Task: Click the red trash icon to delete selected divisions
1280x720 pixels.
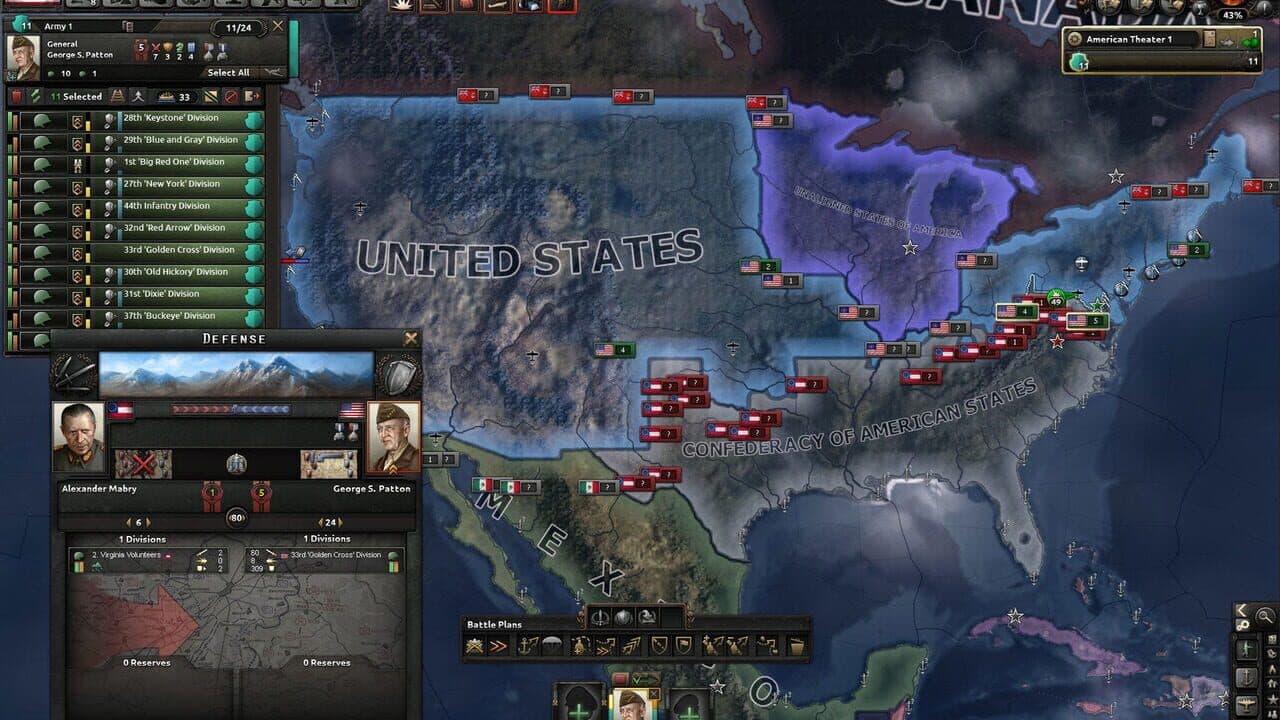Action: [x=18, y=96]
